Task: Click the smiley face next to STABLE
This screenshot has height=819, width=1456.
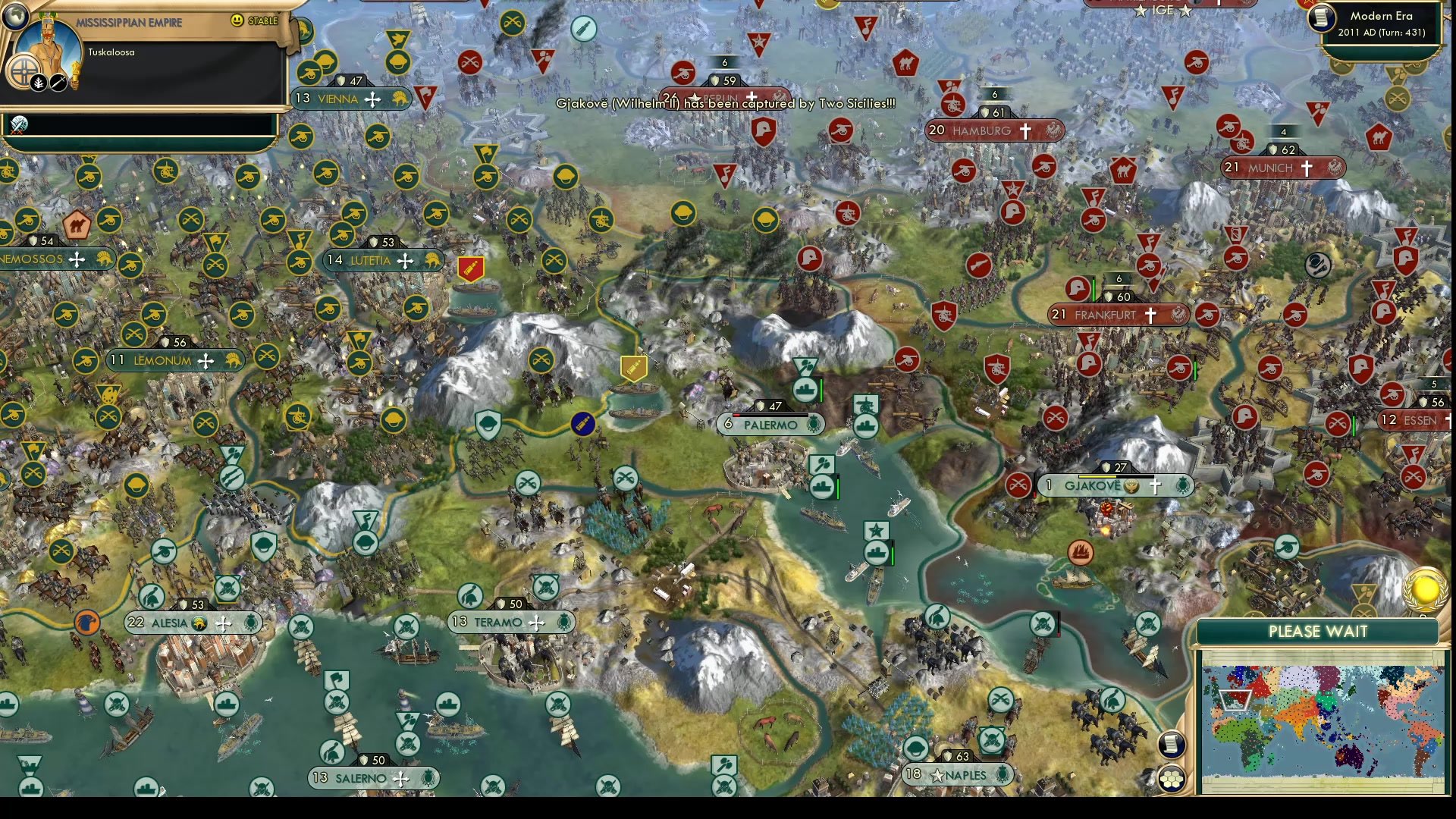Action: coord(236,20)
